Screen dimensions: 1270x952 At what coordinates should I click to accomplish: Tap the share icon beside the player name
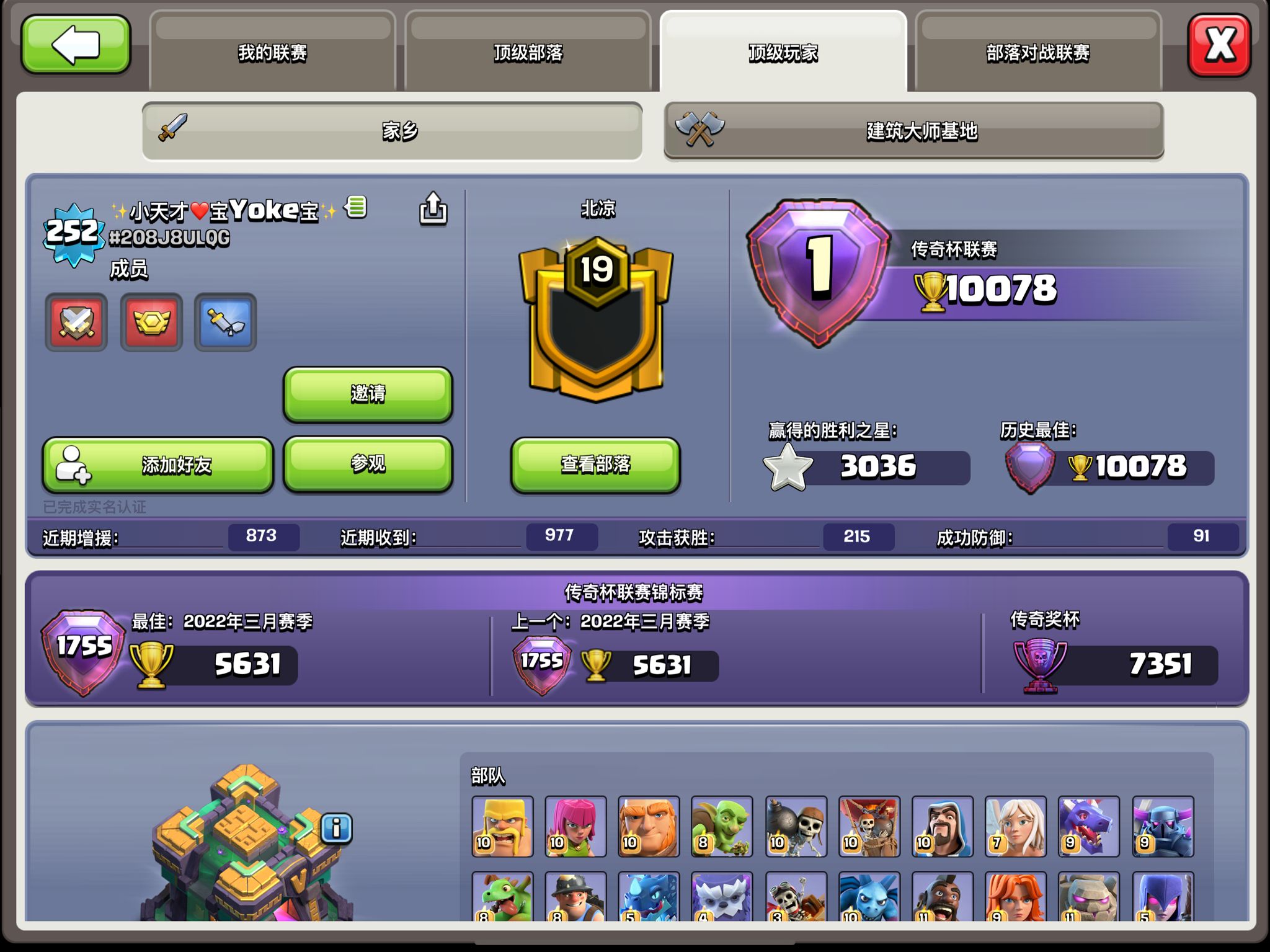[433, 208]
